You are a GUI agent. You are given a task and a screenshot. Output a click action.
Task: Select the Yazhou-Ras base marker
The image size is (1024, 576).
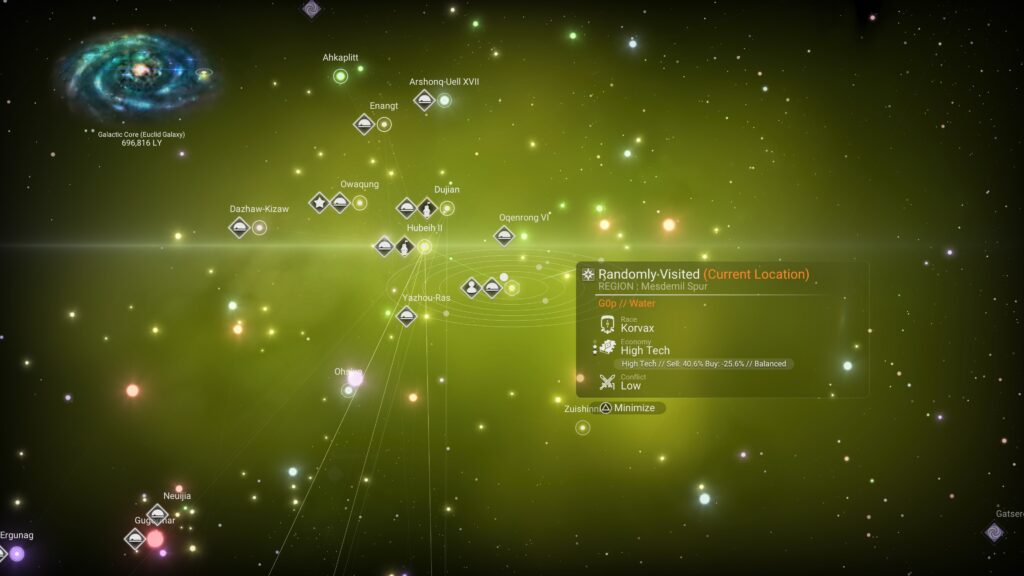(406, 316)
